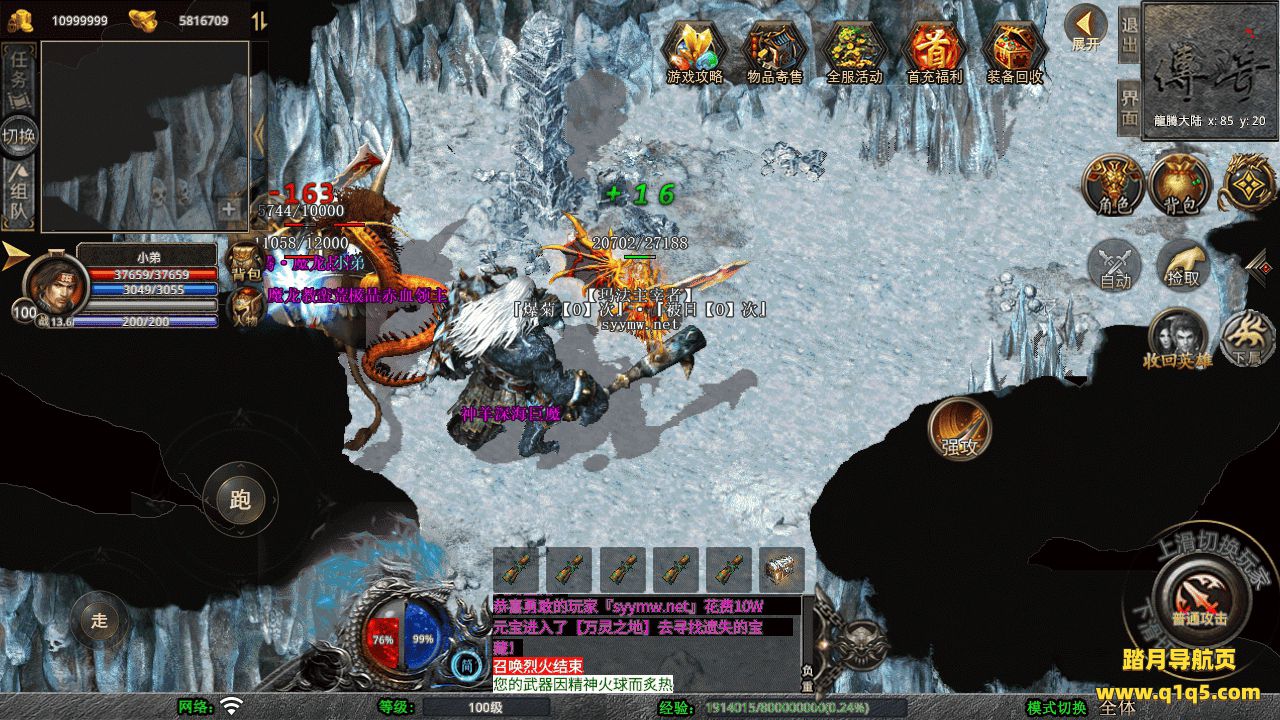
Task: Select the treasure chest quick slot
Action: coord(781,570)
